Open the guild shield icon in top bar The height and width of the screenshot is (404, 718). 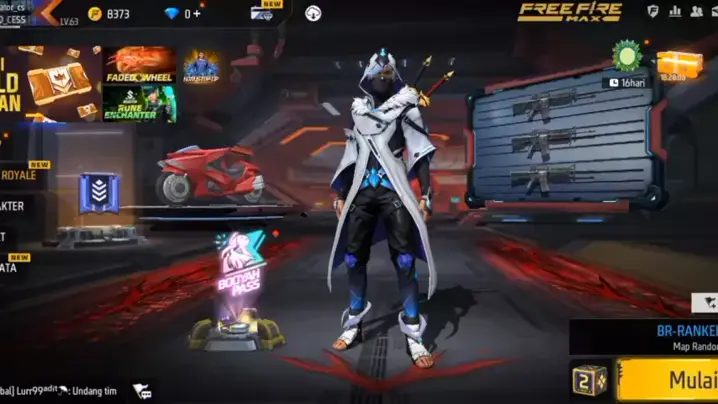click(653, 11)
